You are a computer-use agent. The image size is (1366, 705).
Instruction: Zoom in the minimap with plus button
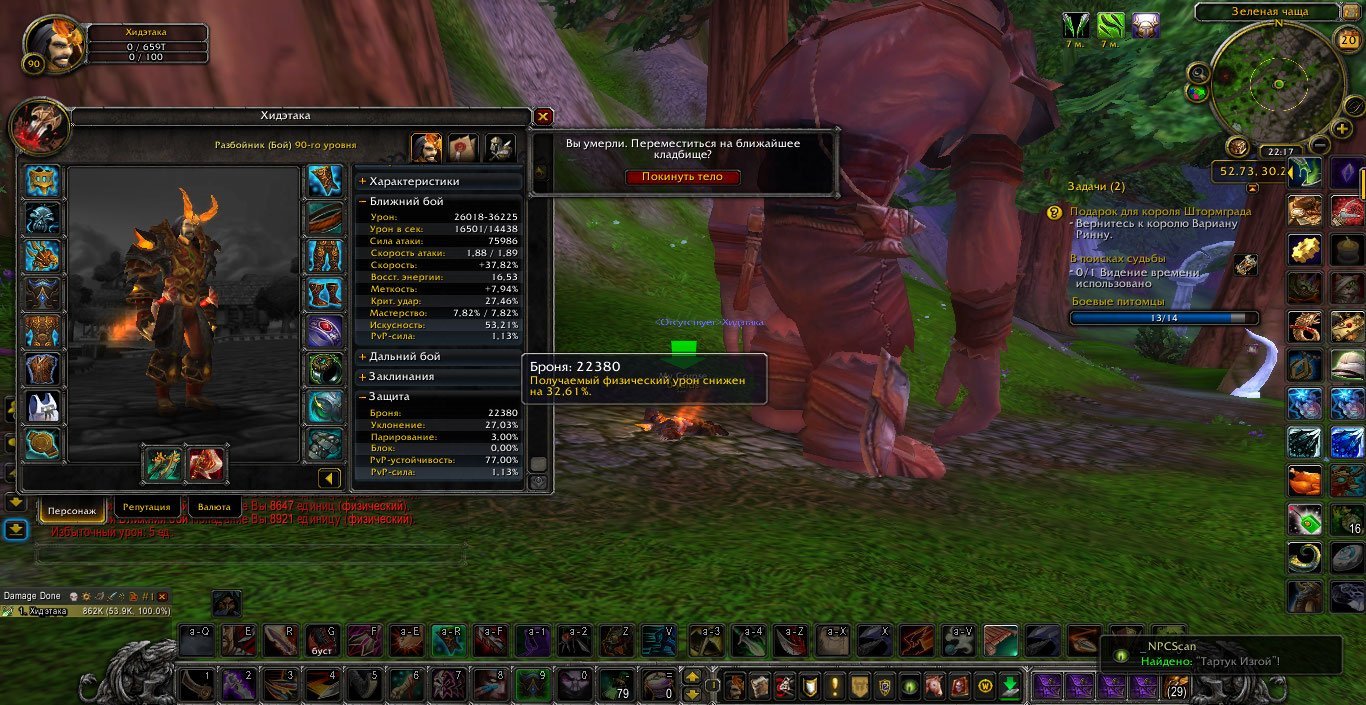[1343, 129]
